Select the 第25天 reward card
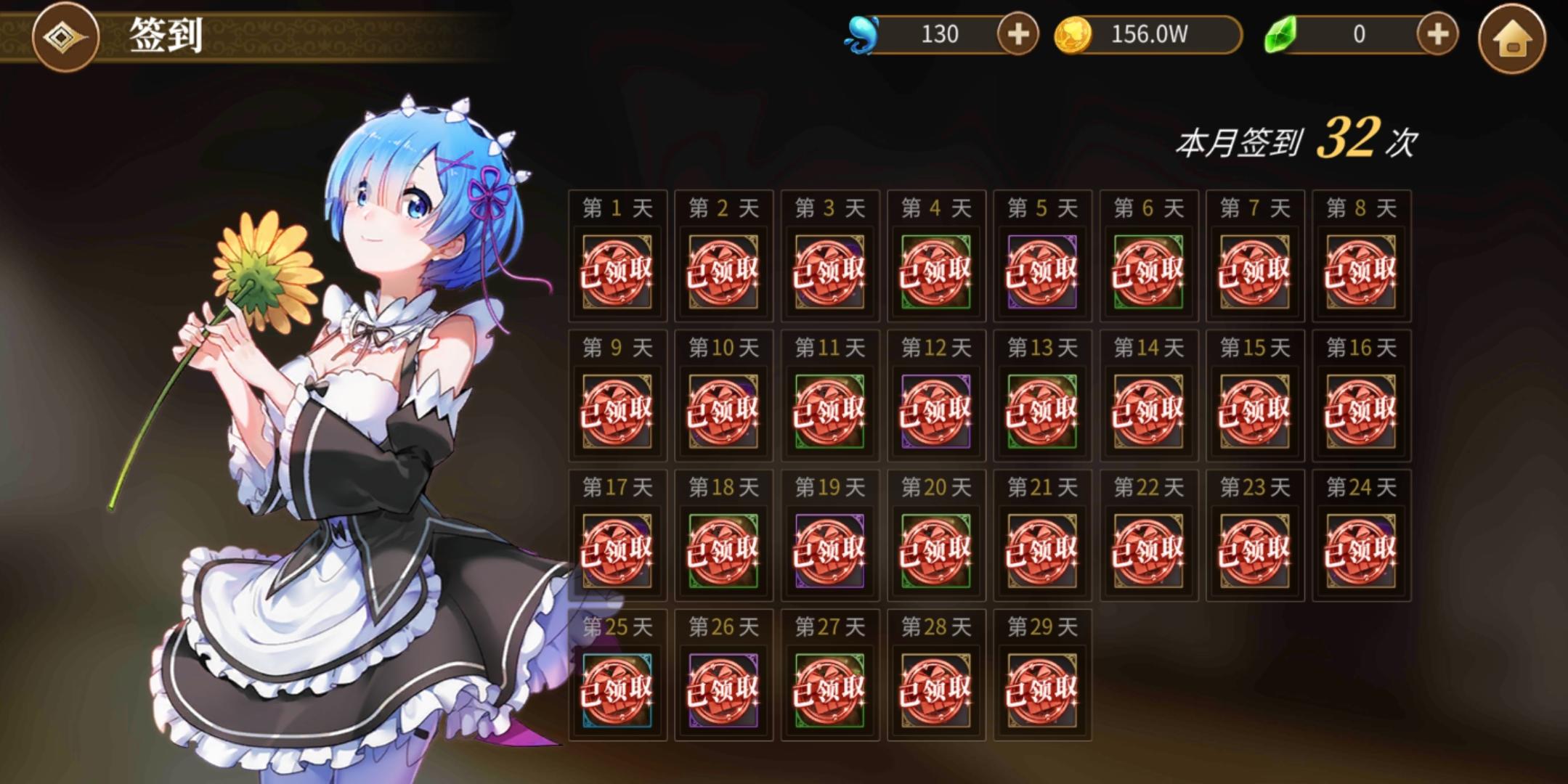 pos(618,692)
